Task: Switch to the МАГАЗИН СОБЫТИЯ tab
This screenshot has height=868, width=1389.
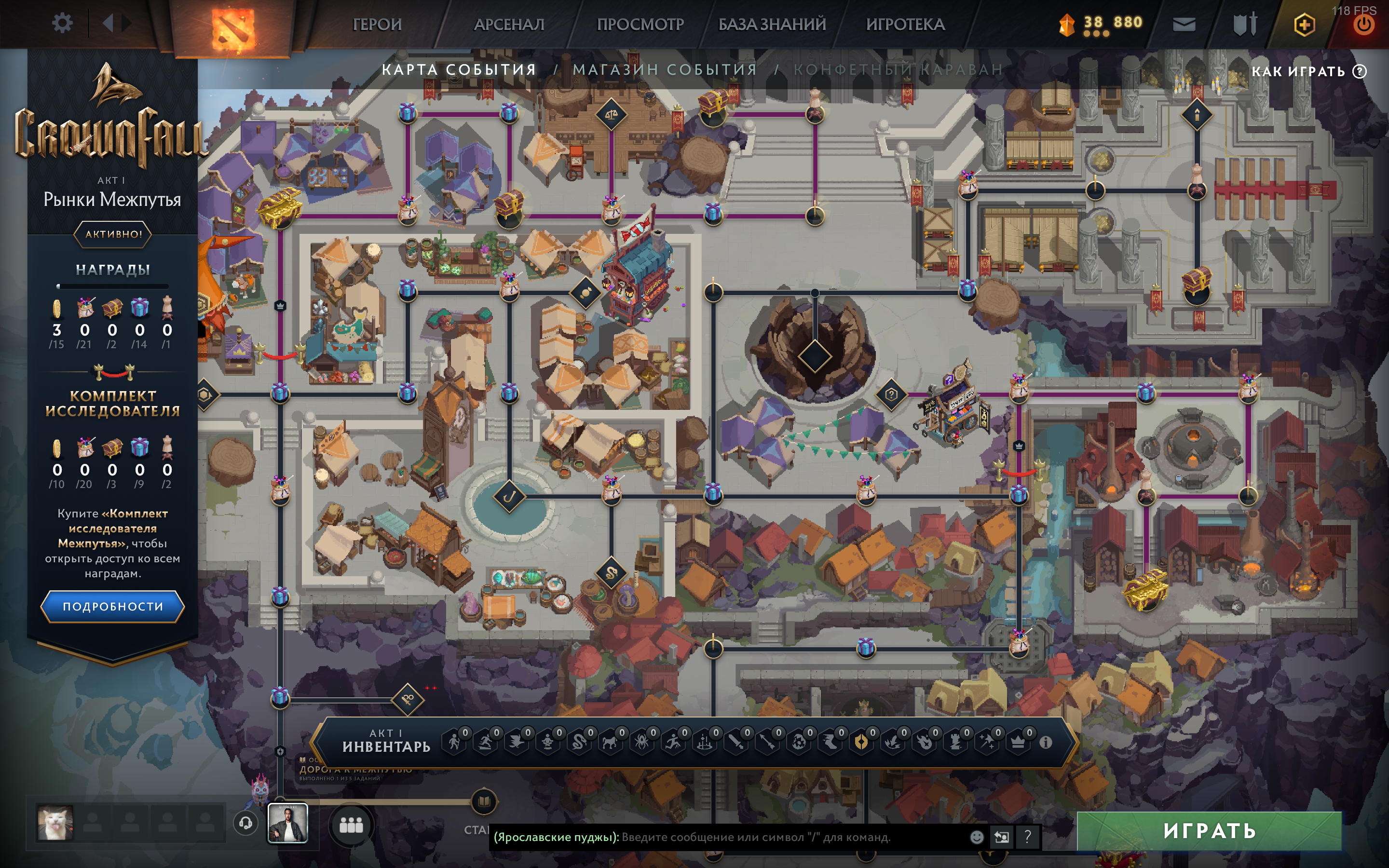Action: [665, 69]
